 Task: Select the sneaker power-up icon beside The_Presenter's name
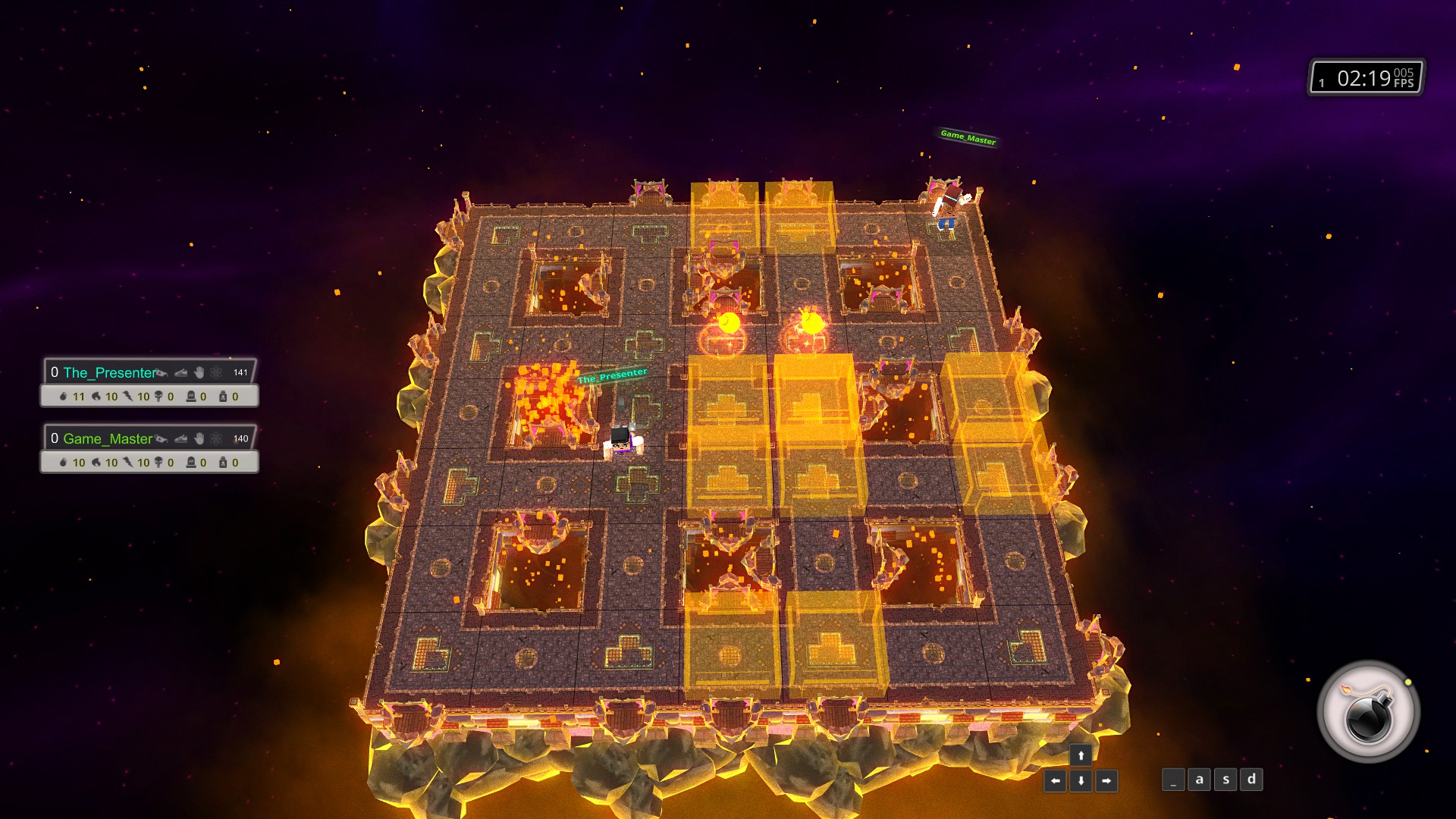click(x=180, y=372)
